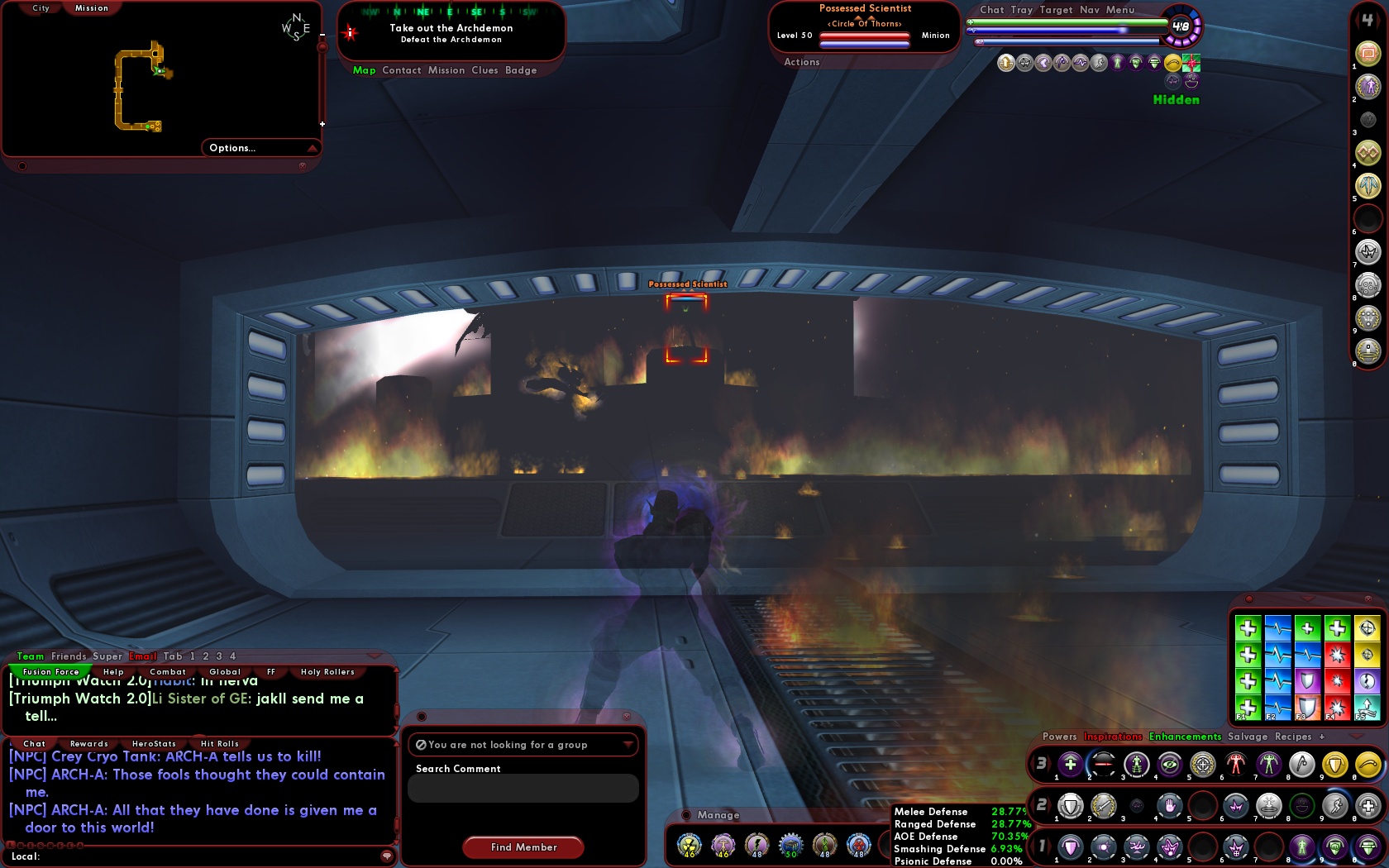Toggle the chat bubble icon next to Local
This screenshot has width=1389, height=868.
click(x=387, y=856)
